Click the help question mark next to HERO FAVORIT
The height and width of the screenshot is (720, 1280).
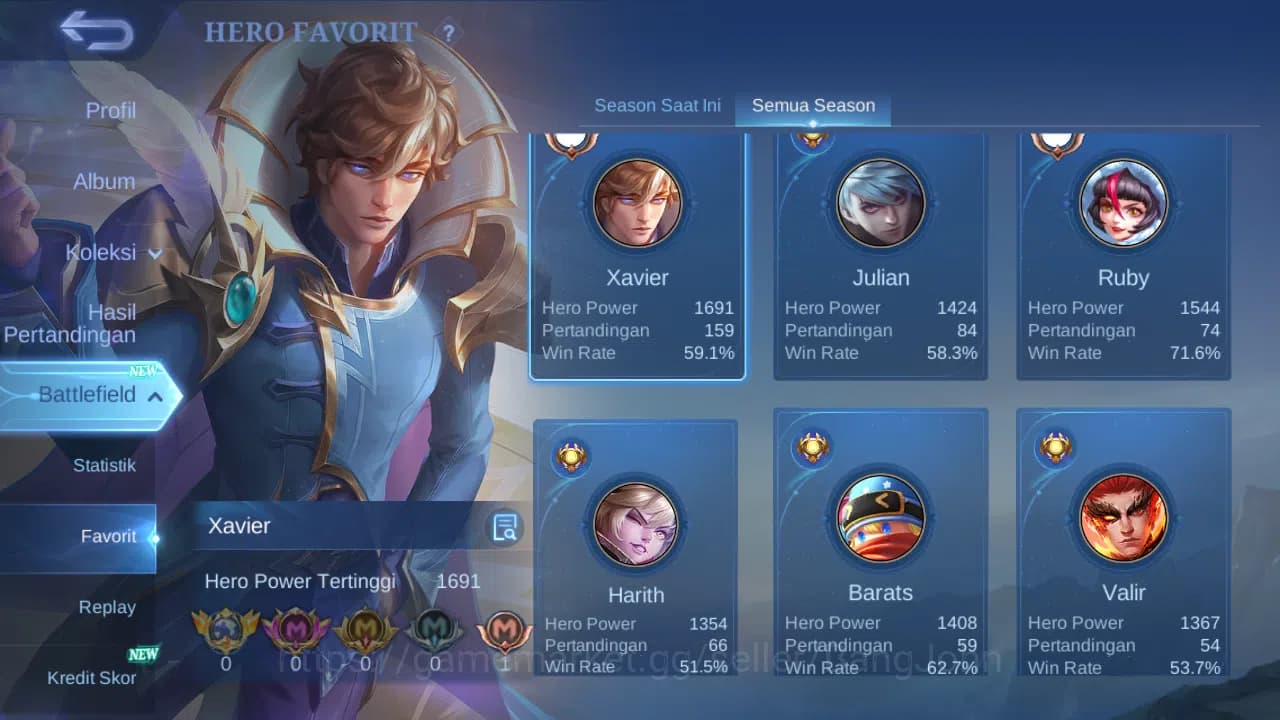click(x=447, y=32)
